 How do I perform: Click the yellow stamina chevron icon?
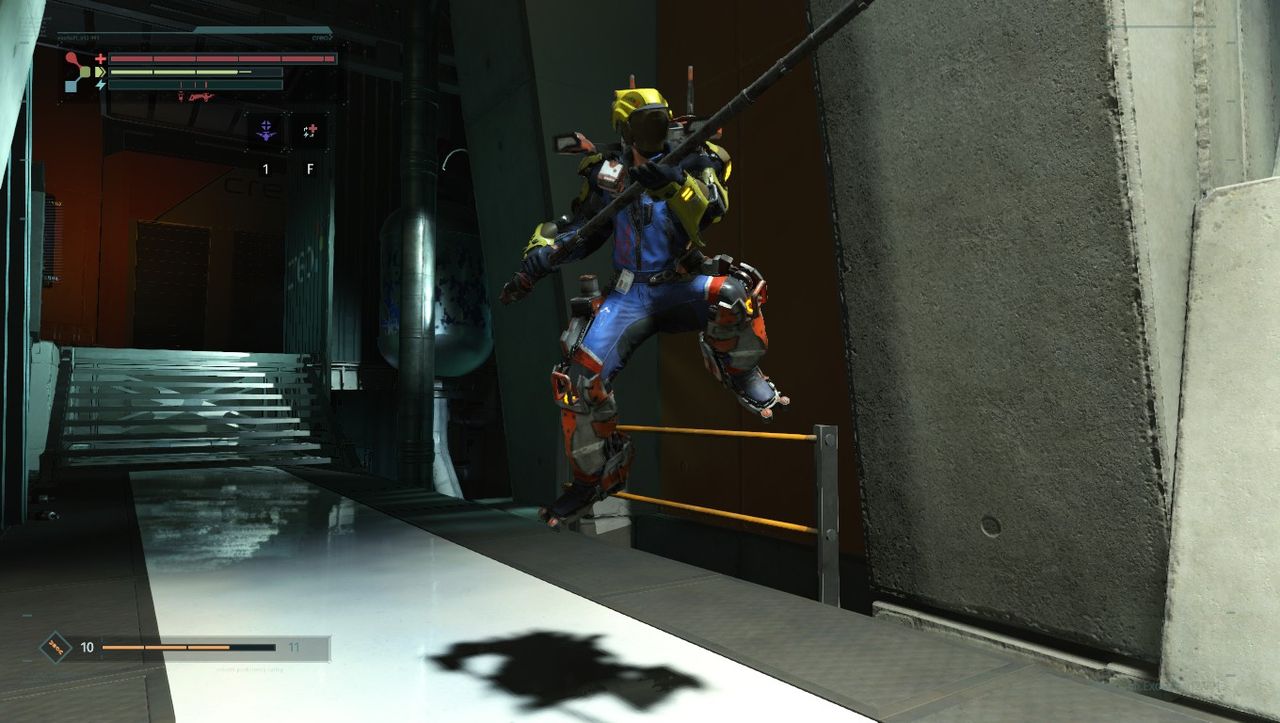[99, 72]
